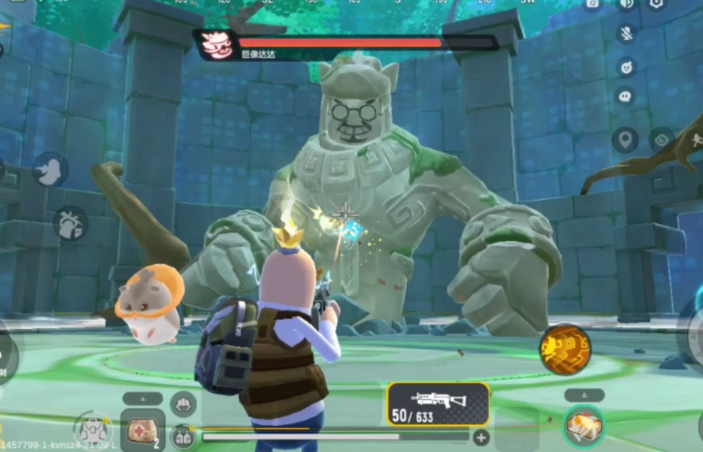Select the equipped rifle weapon slot
Screen dimensions: 703x452
(438, 405)
